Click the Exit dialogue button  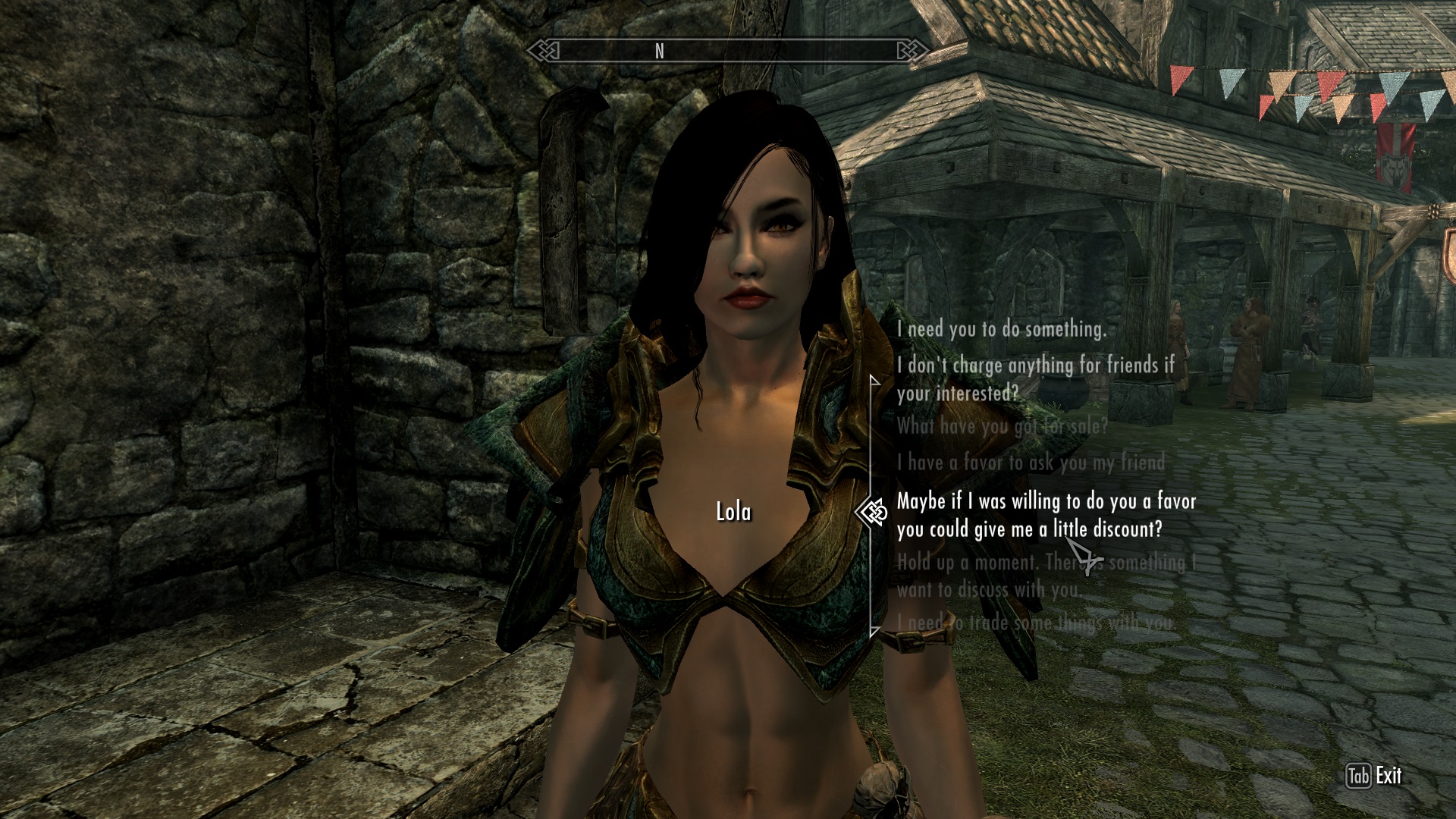(1374, 776)
